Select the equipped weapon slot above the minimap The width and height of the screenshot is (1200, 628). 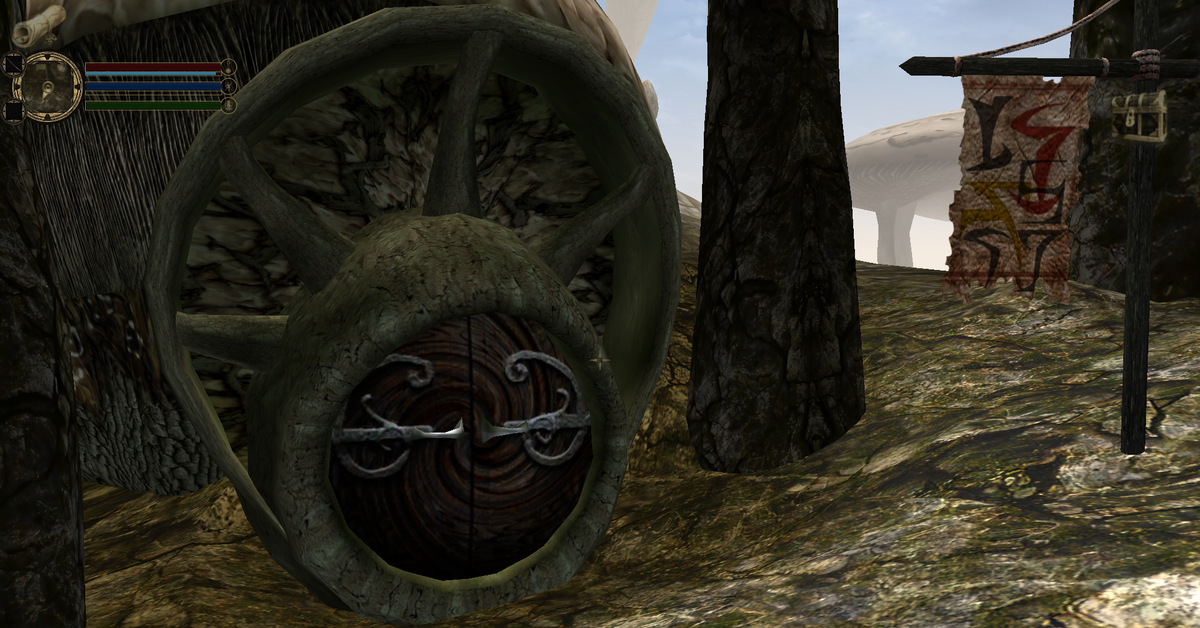point(14,63)
